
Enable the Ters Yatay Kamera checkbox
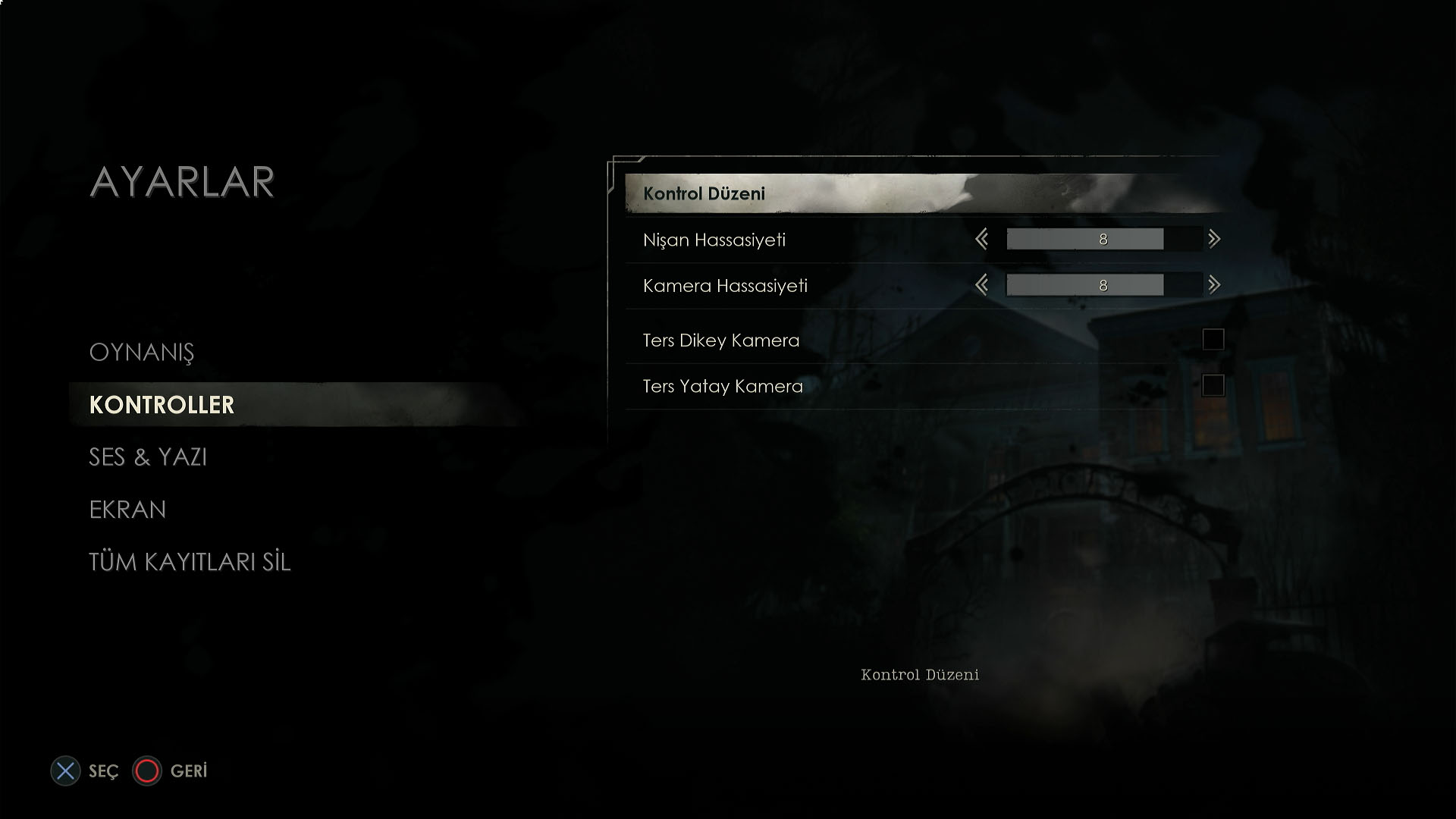coord(1213,385)
